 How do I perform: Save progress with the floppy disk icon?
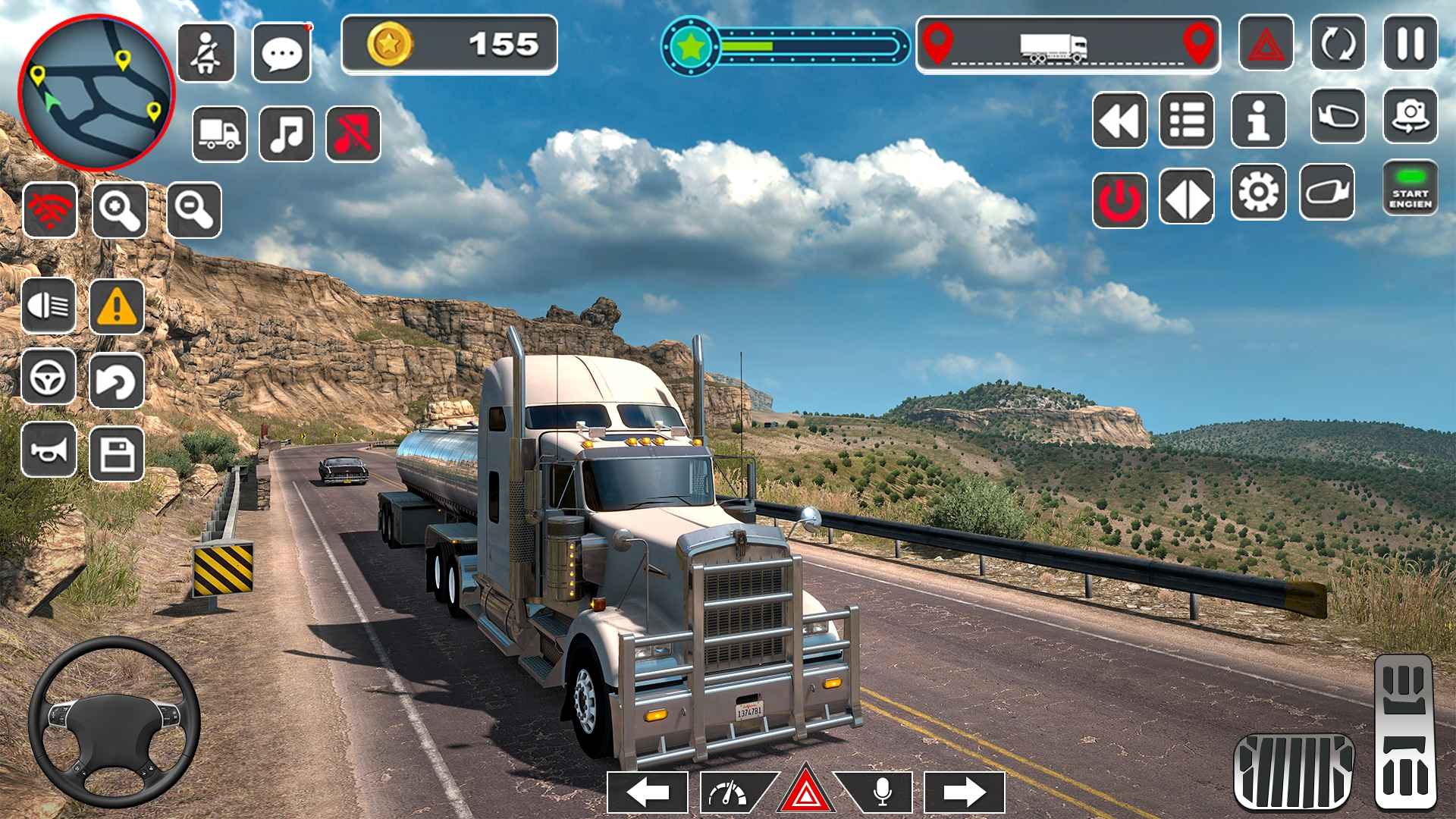pyautogui.click(x=117, y=454)
